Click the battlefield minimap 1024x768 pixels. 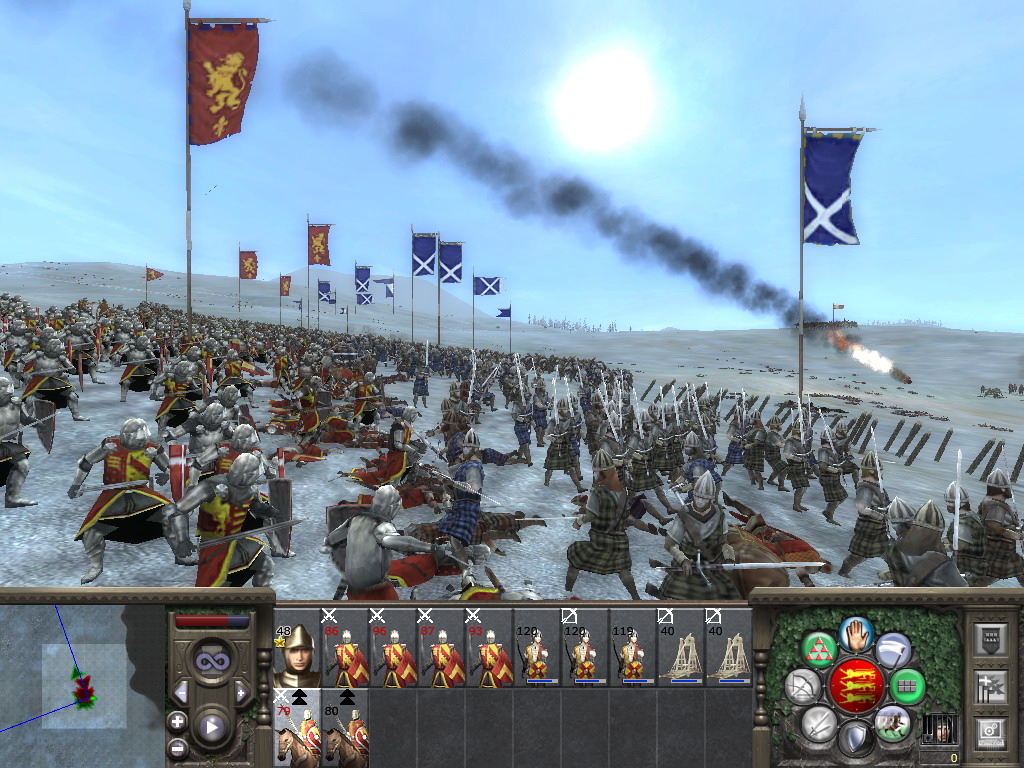click(x=82, y=680)
